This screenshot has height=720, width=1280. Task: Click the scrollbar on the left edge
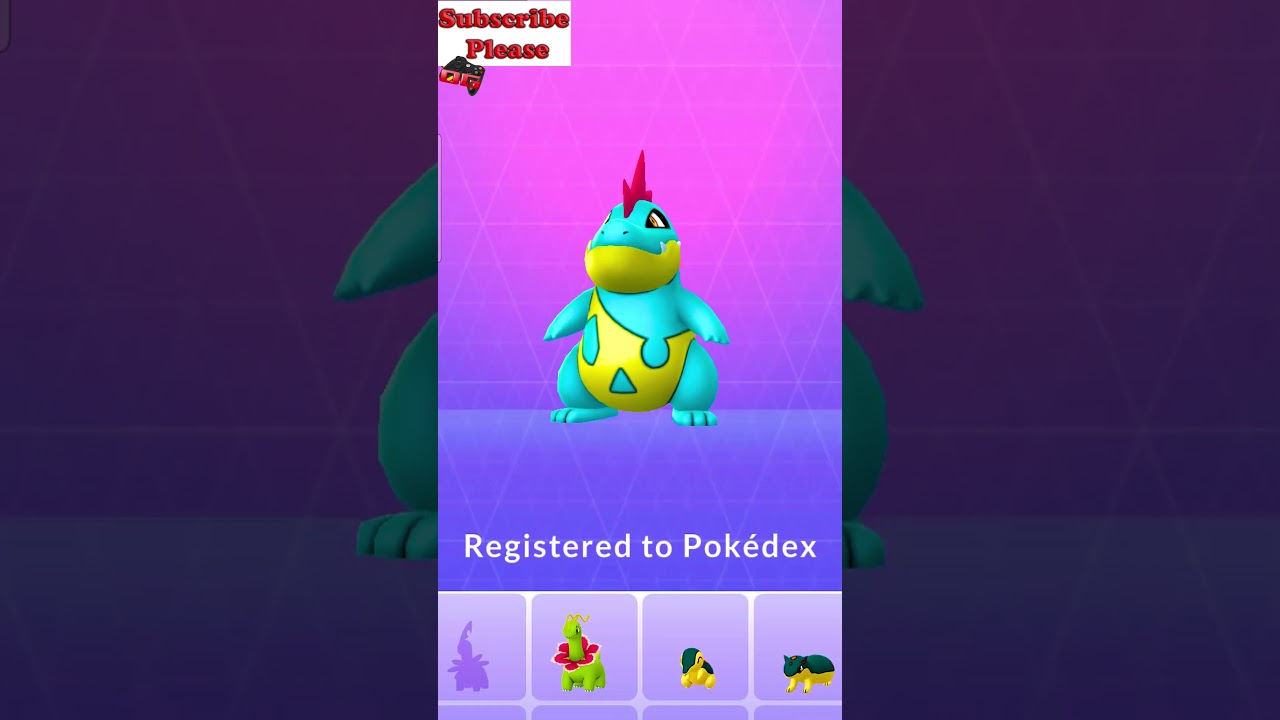pyautogui.click(x=440, y=200)
